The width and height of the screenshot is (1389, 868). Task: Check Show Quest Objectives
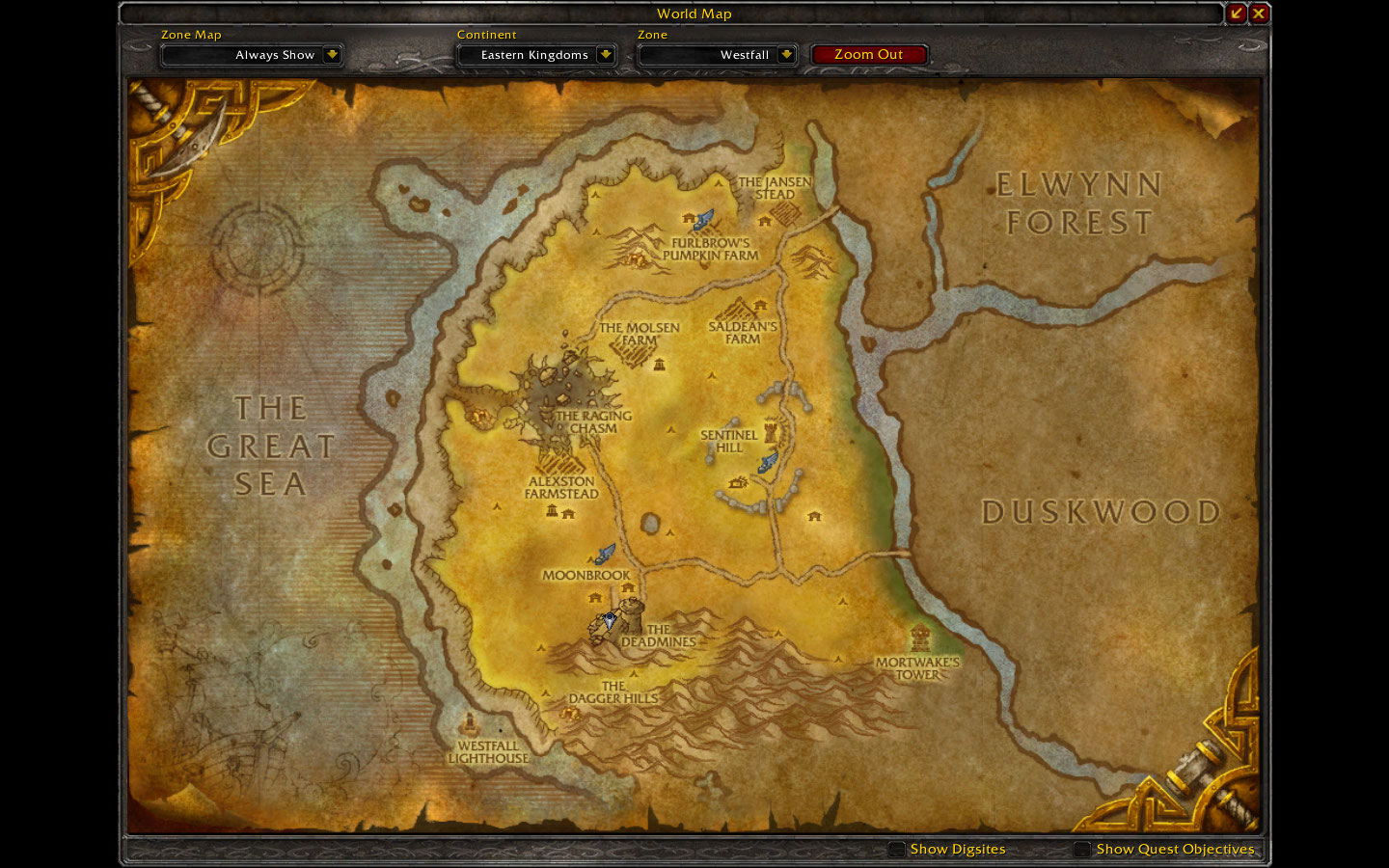[1081, 850]
